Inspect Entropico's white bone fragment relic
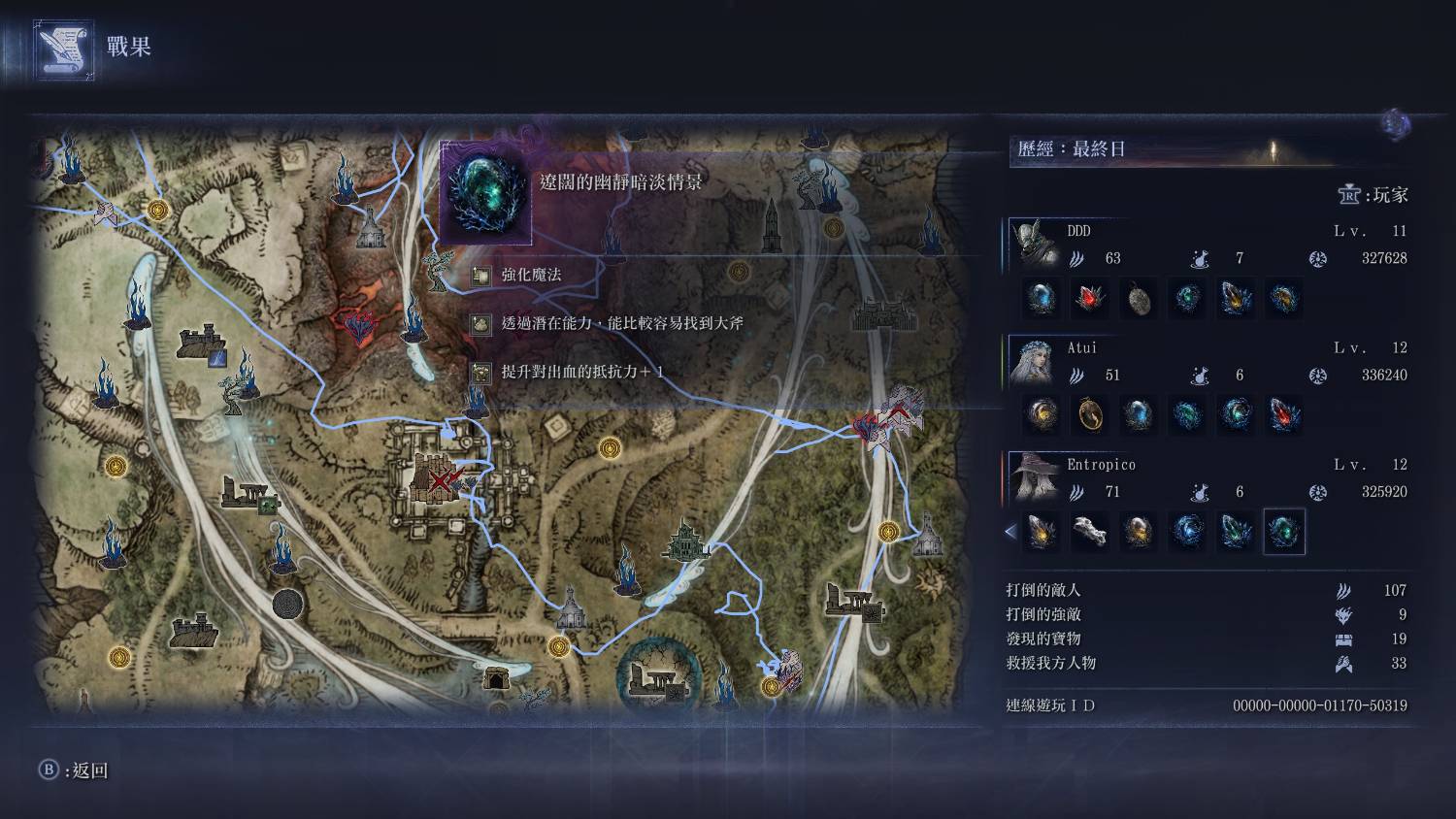Screen dimensions: 1456x819 [x=1090, y=532]
